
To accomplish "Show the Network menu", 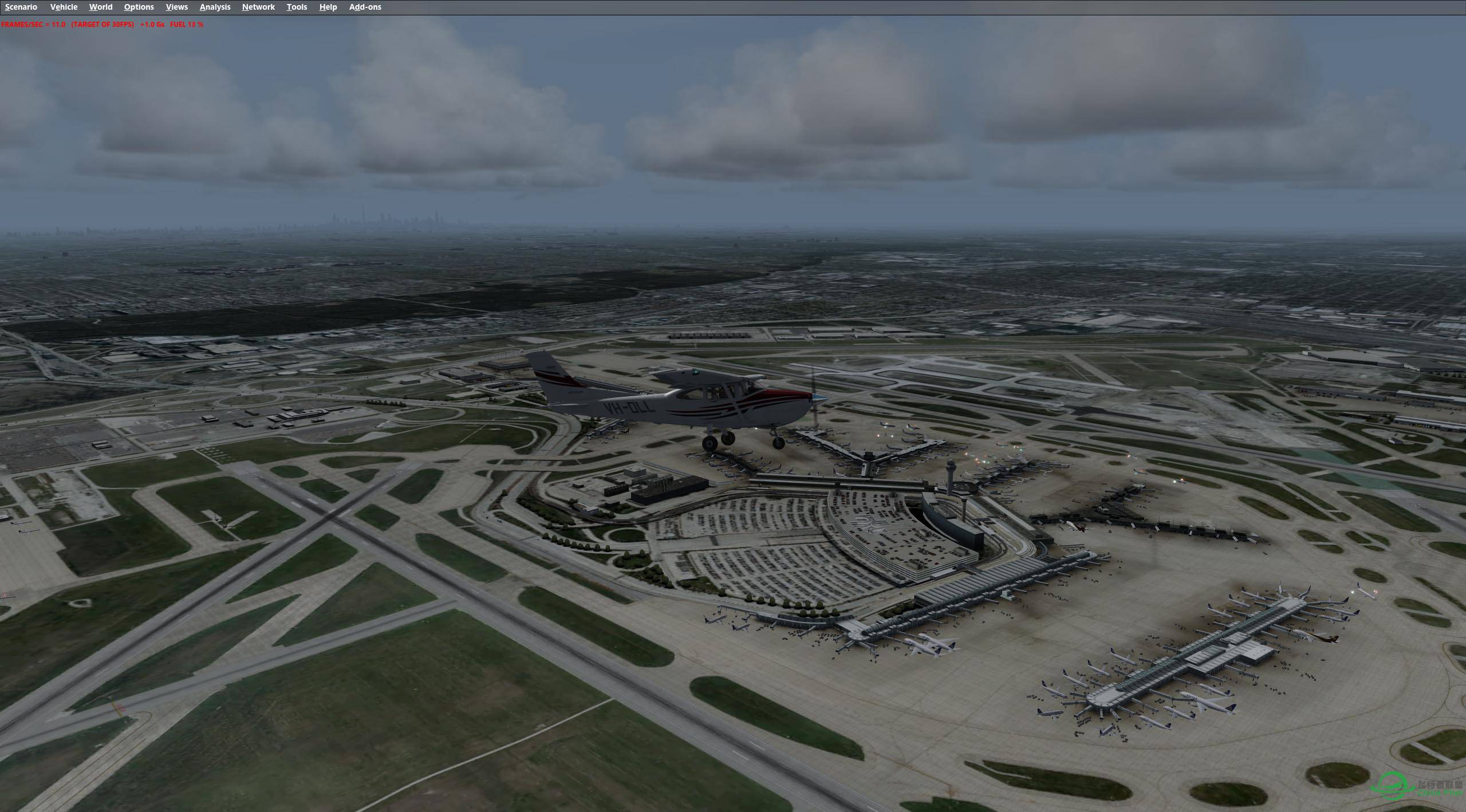I will pyautogui.click(x=258, y=7).
